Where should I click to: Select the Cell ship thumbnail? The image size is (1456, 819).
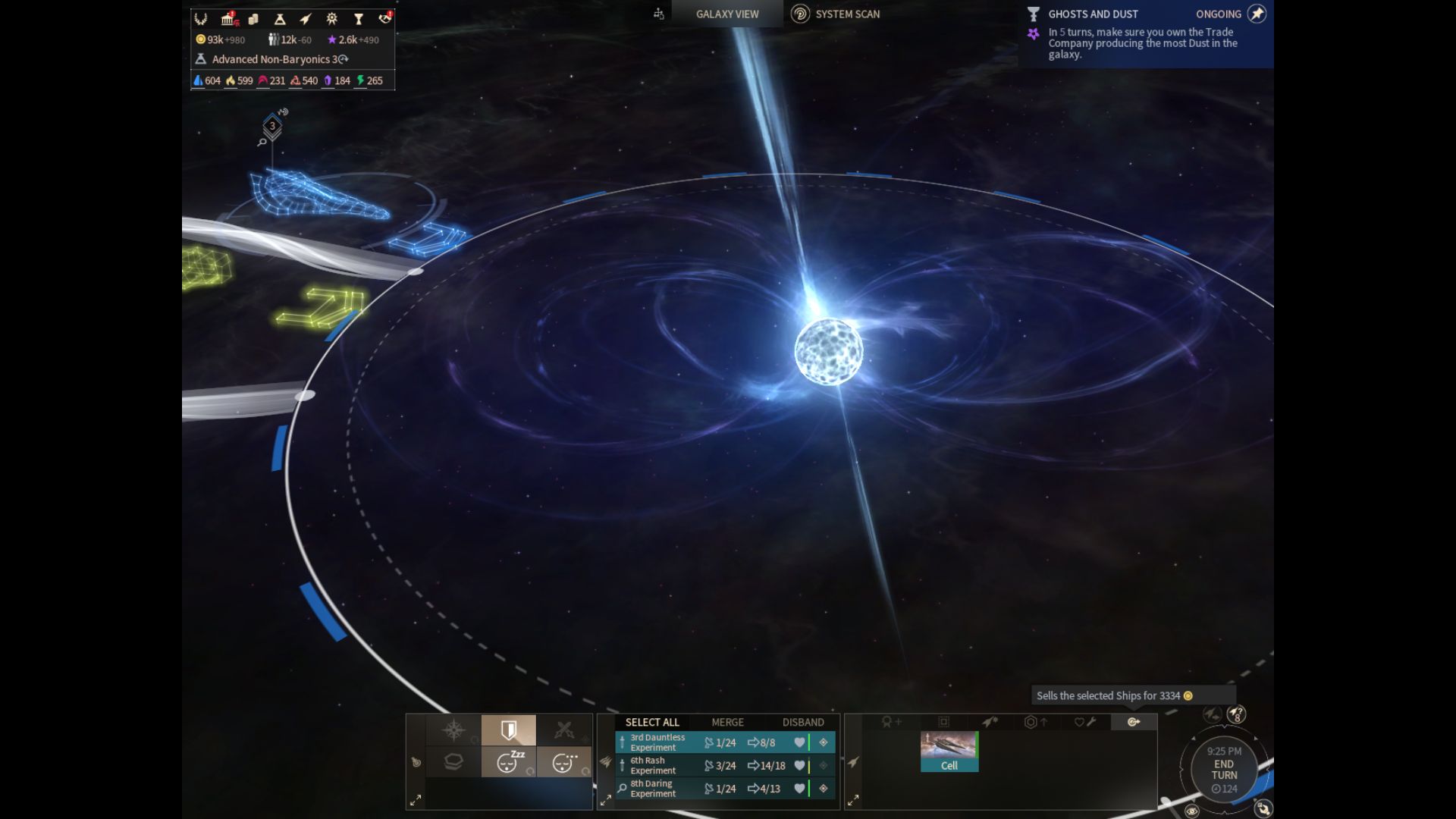[x=949, y=751]
